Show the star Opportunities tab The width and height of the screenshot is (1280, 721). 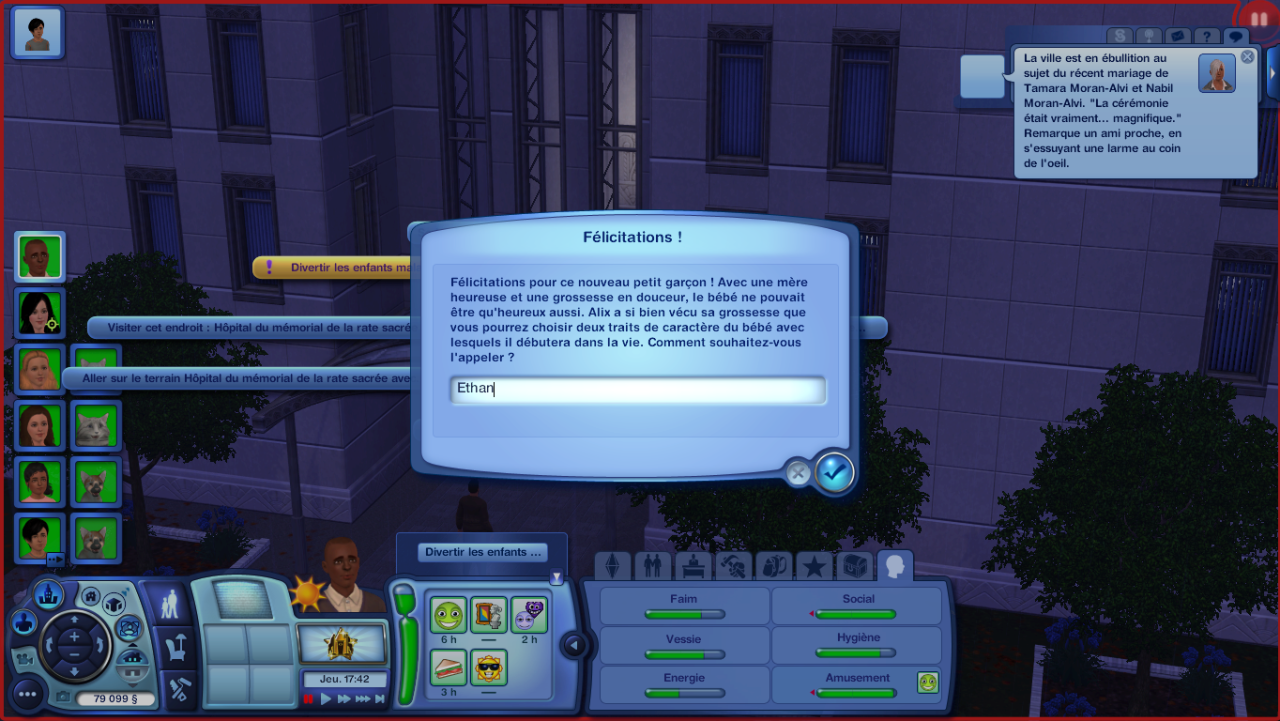(814, 567)
